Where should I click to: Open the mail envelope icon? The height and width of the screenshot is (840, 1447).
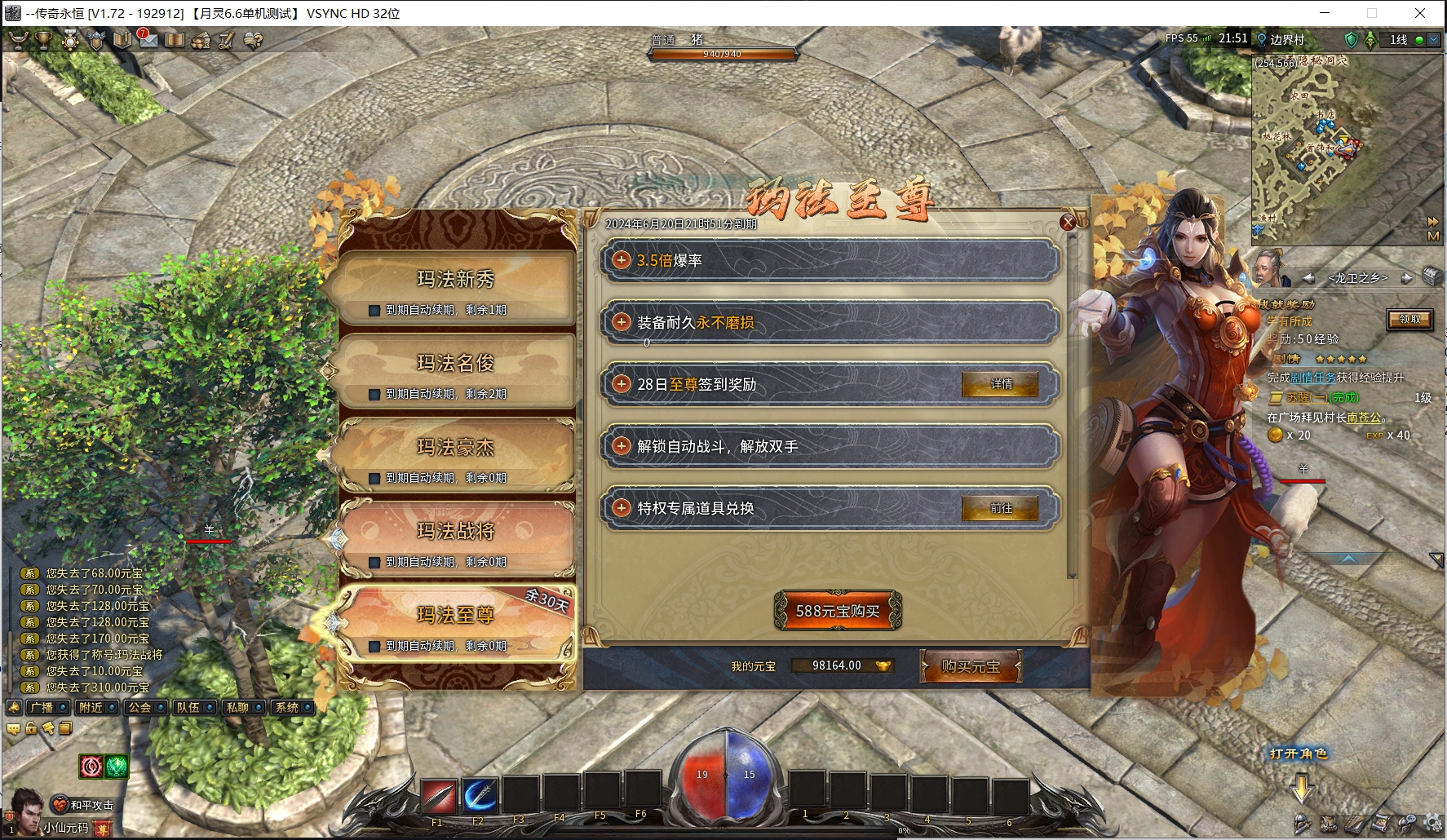(148, 40)
